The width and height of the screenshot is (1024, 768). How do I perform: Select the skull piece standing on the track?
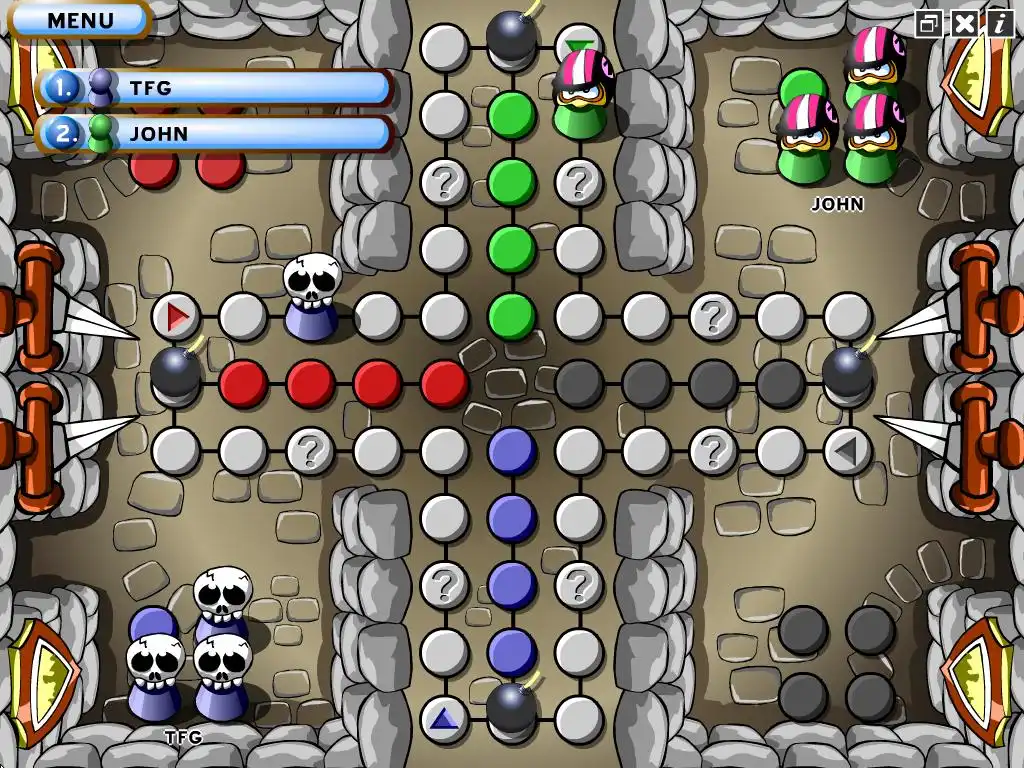[x=312, y=298]
